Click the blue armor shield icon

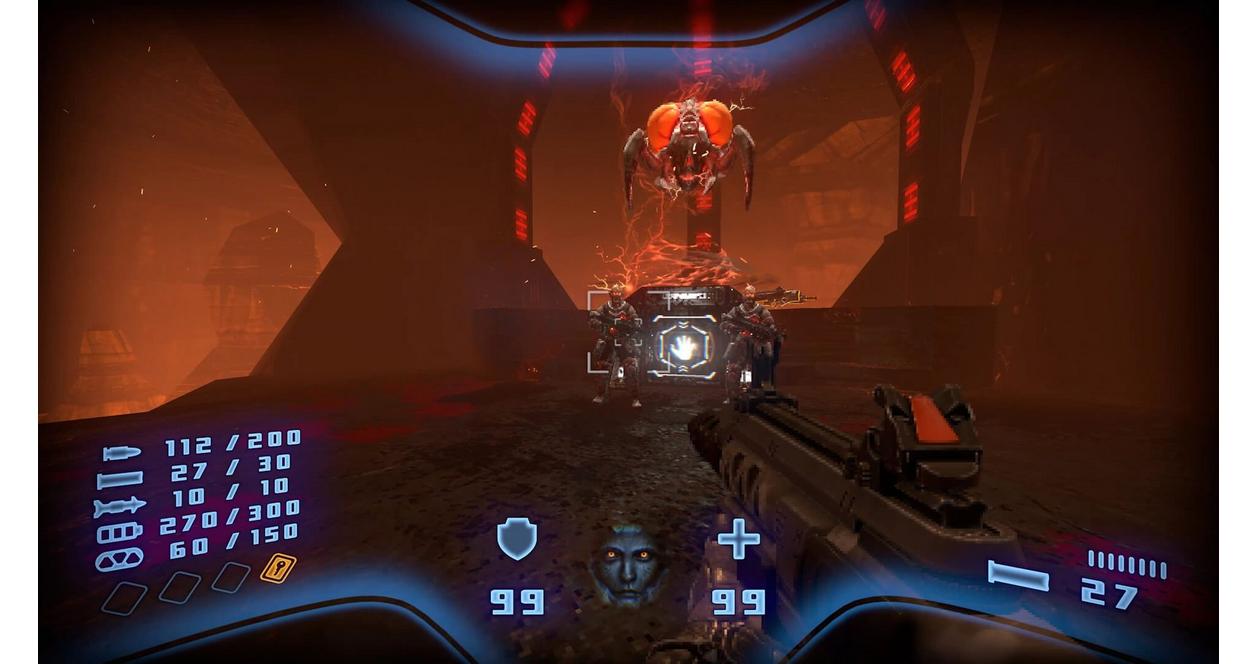(x=517, y=539)
